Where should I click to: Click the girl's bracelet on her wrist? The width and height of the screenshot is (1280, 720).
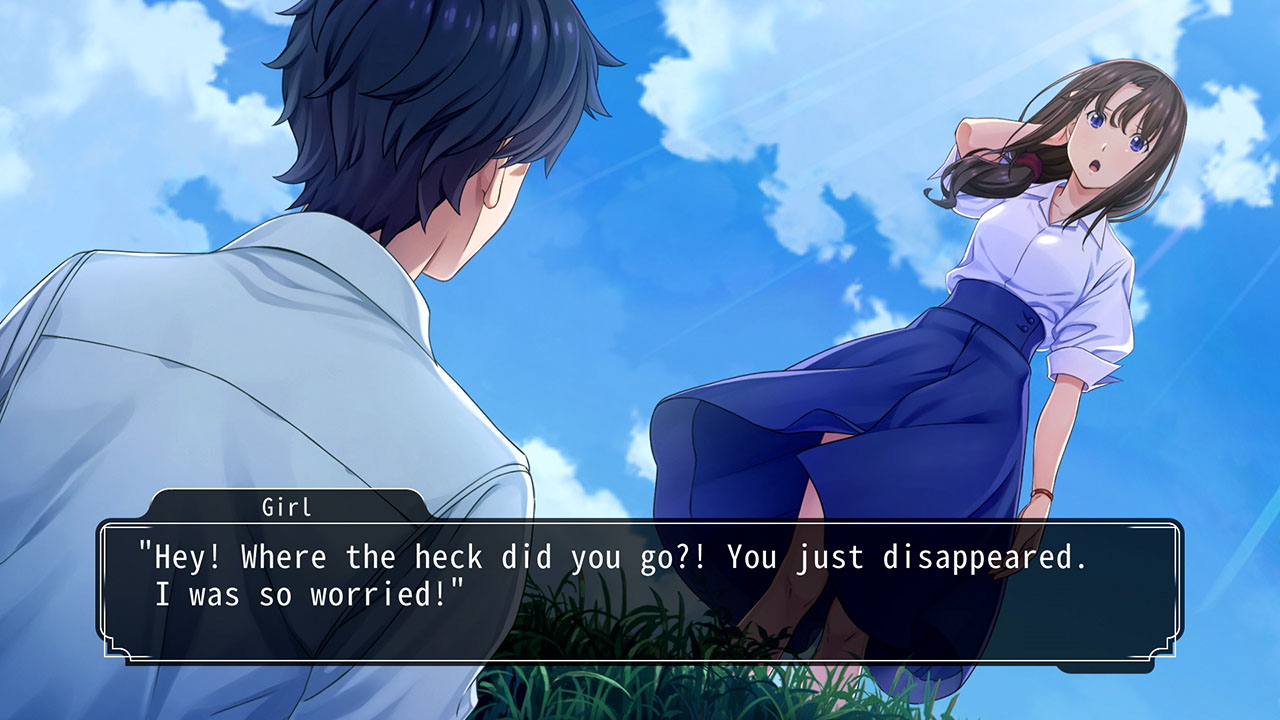(1040, 492)
